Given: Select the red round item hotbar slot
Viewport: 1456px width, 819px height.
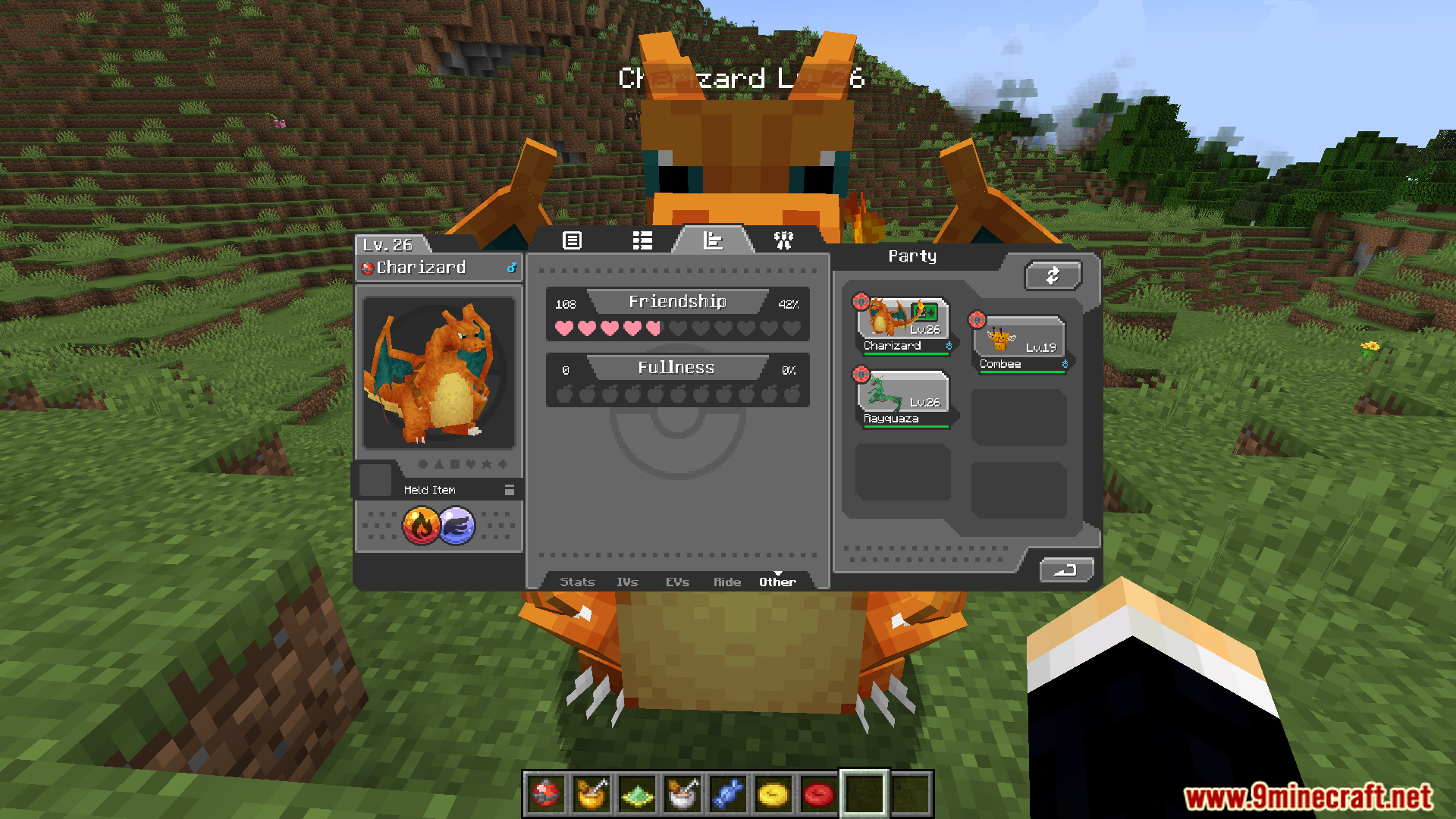Looking at the screenshot, I should point(819,794).
